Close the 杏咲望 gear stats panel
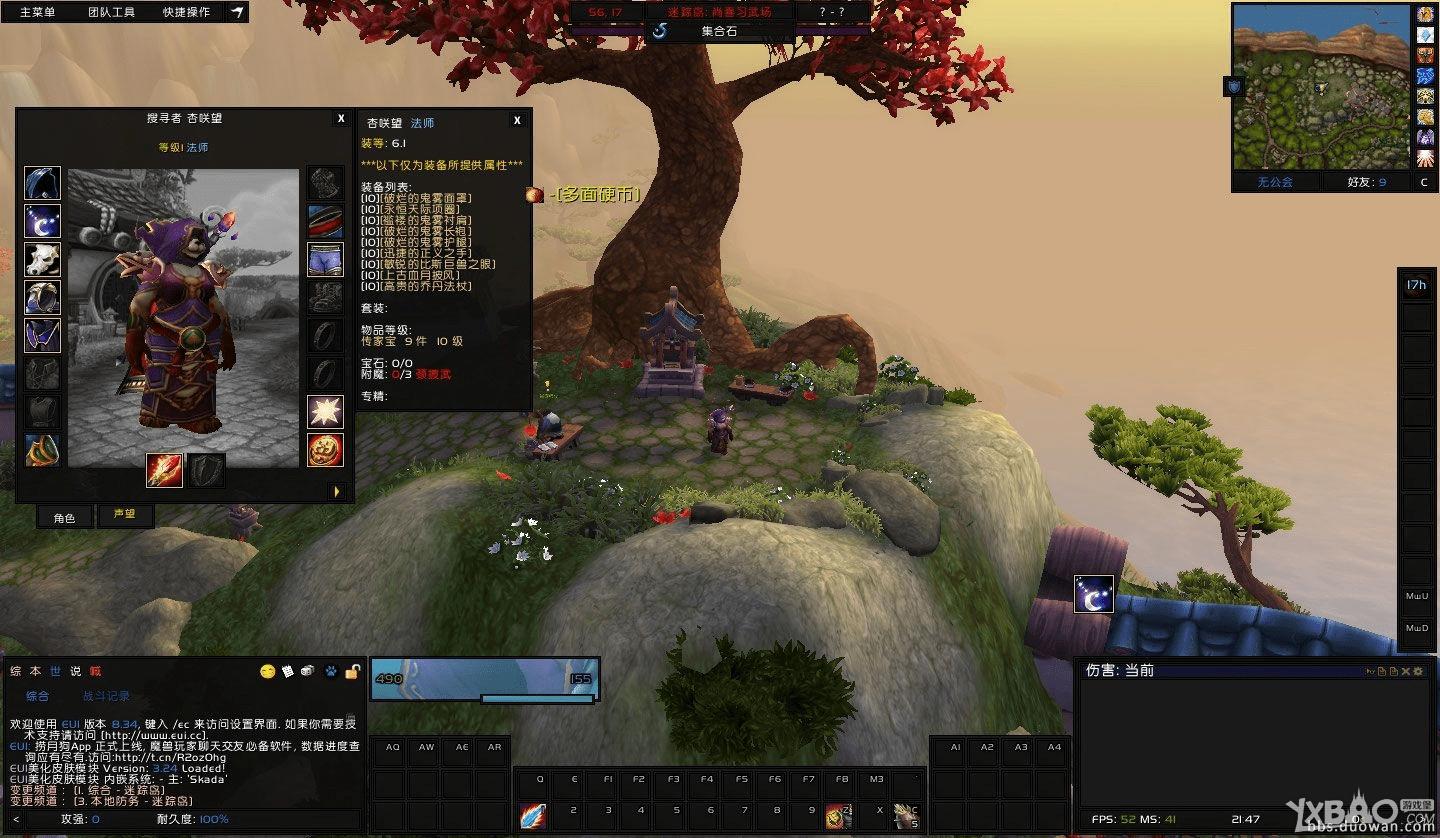Screen dimensions: 1440x838 coord(517,120)
